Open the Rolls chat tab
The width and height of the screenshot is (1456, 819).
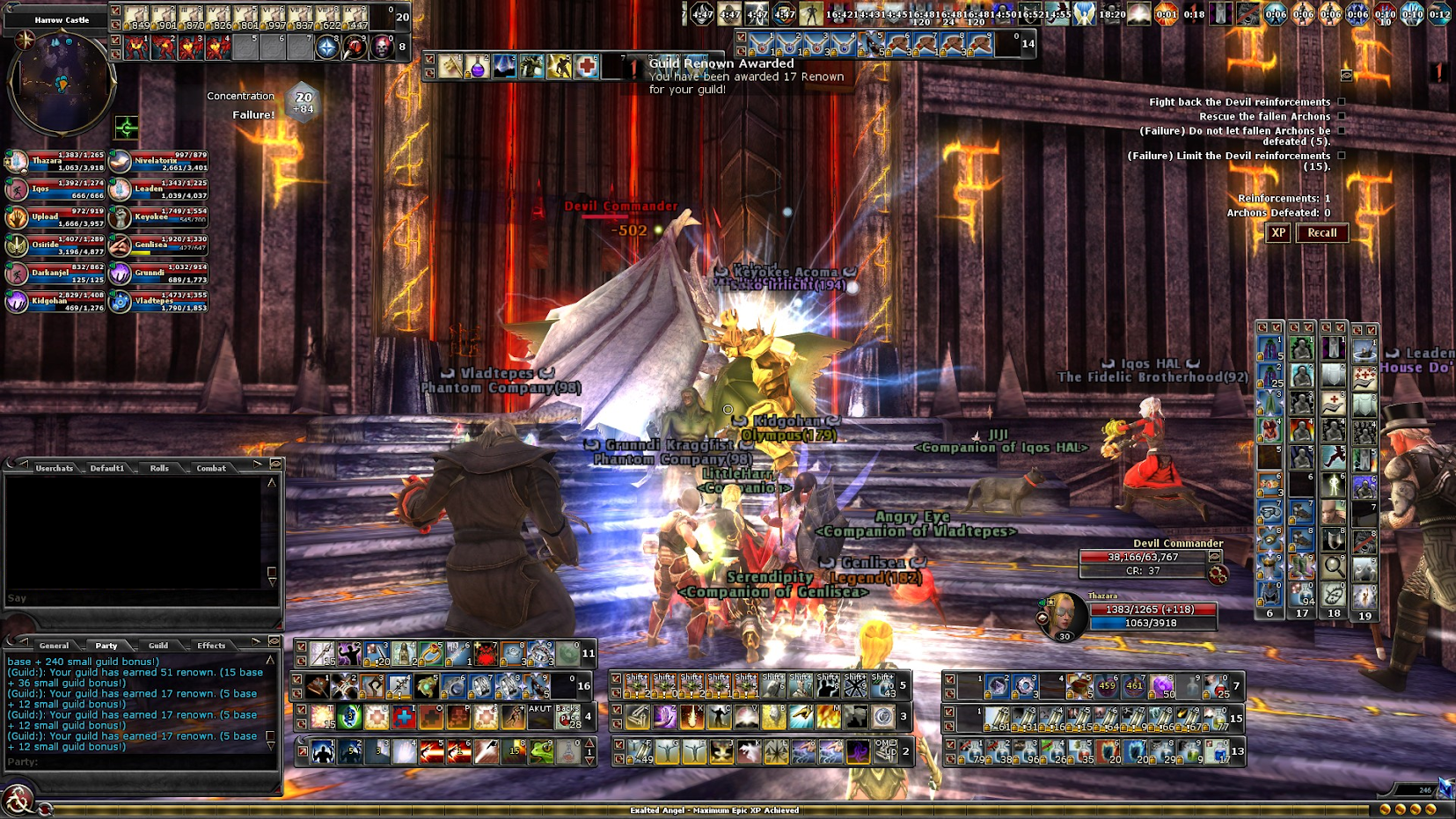(x=159, y=468)
